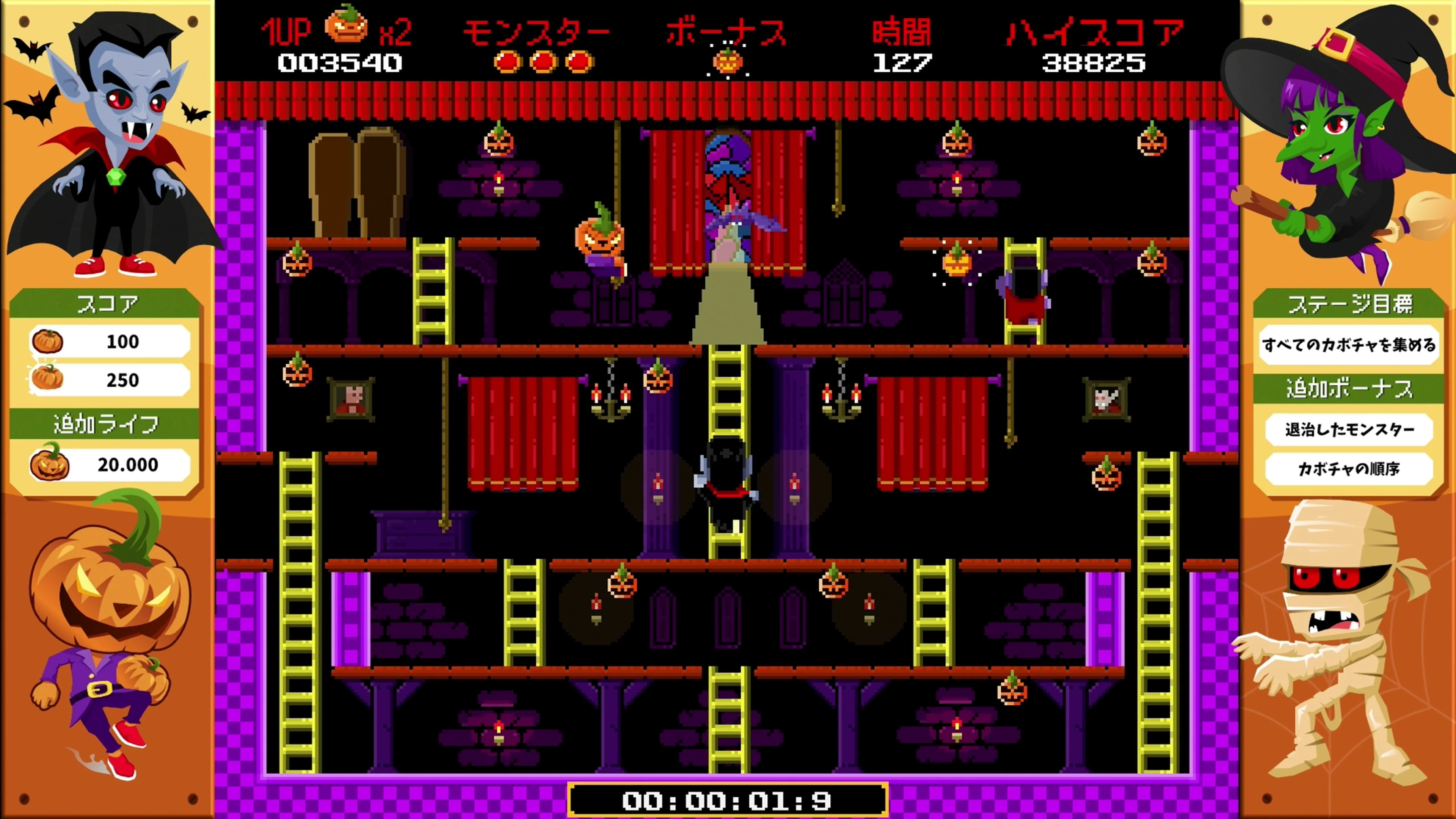Viewport: 1456px width, 819px height.
Task: Click the 1UP pumpkin life icon
Action: point(347,25)
